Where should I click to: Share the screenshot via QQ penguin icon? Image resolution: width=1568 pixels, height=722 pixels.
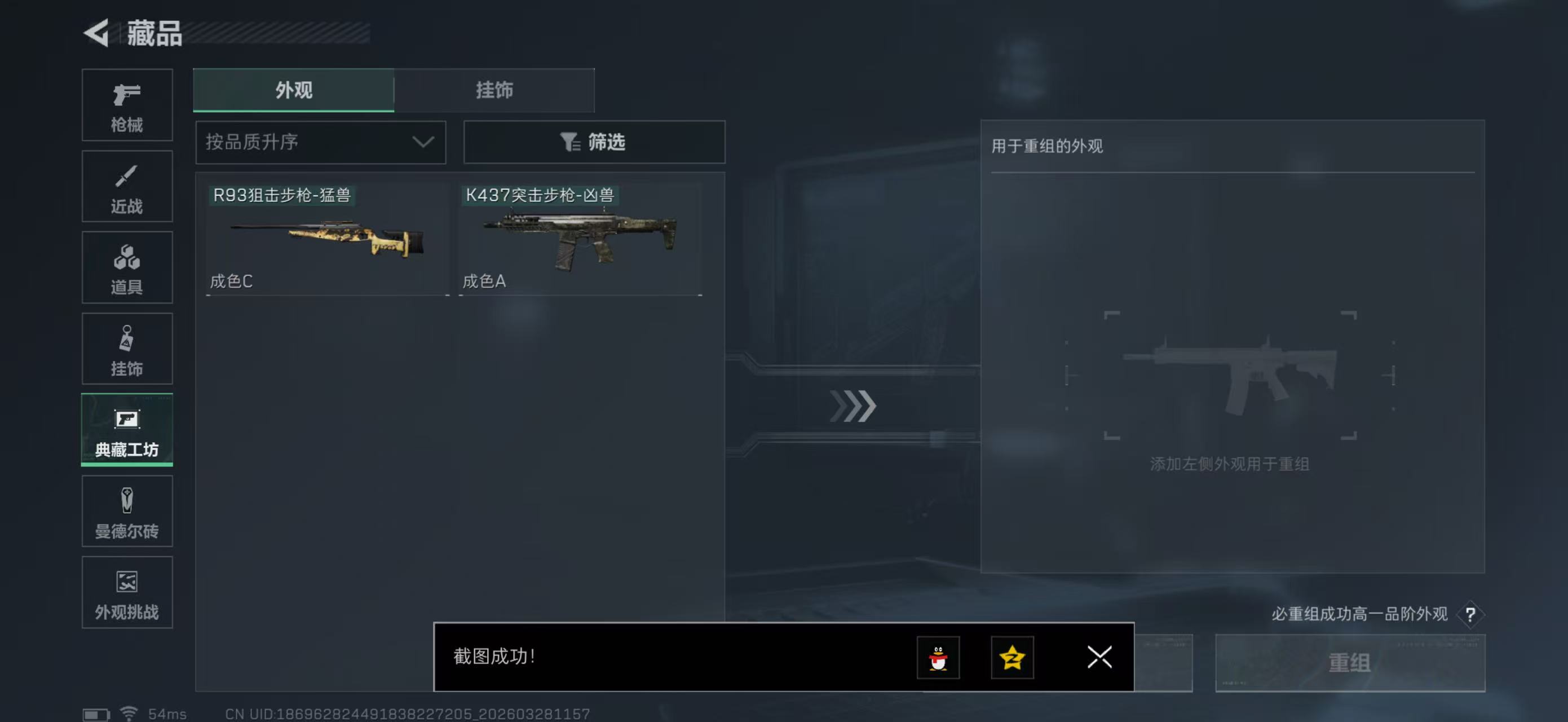click(938, 658)
